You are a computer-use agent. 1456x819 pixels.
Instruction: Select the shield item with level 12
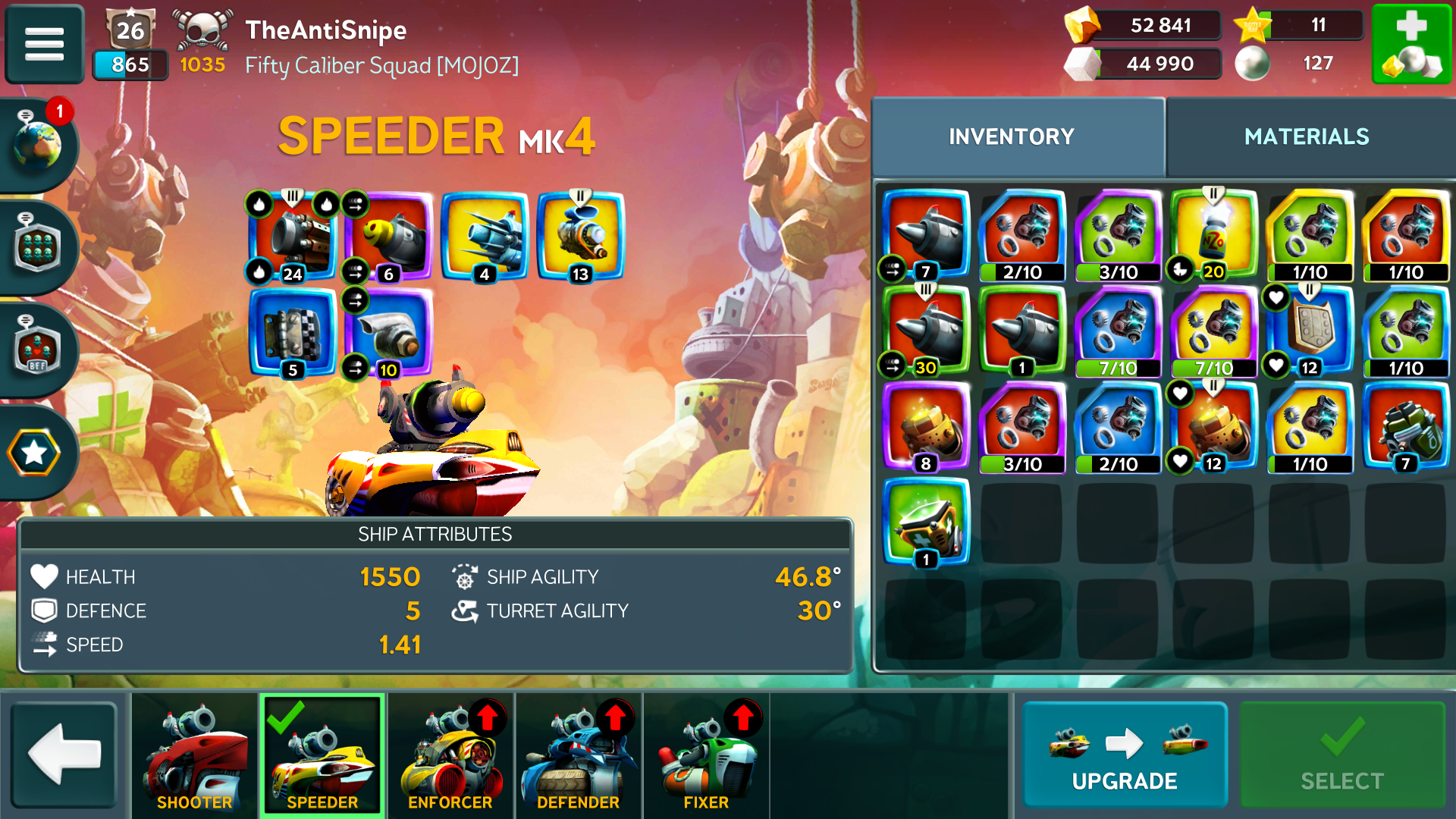tap(1310, 331)
